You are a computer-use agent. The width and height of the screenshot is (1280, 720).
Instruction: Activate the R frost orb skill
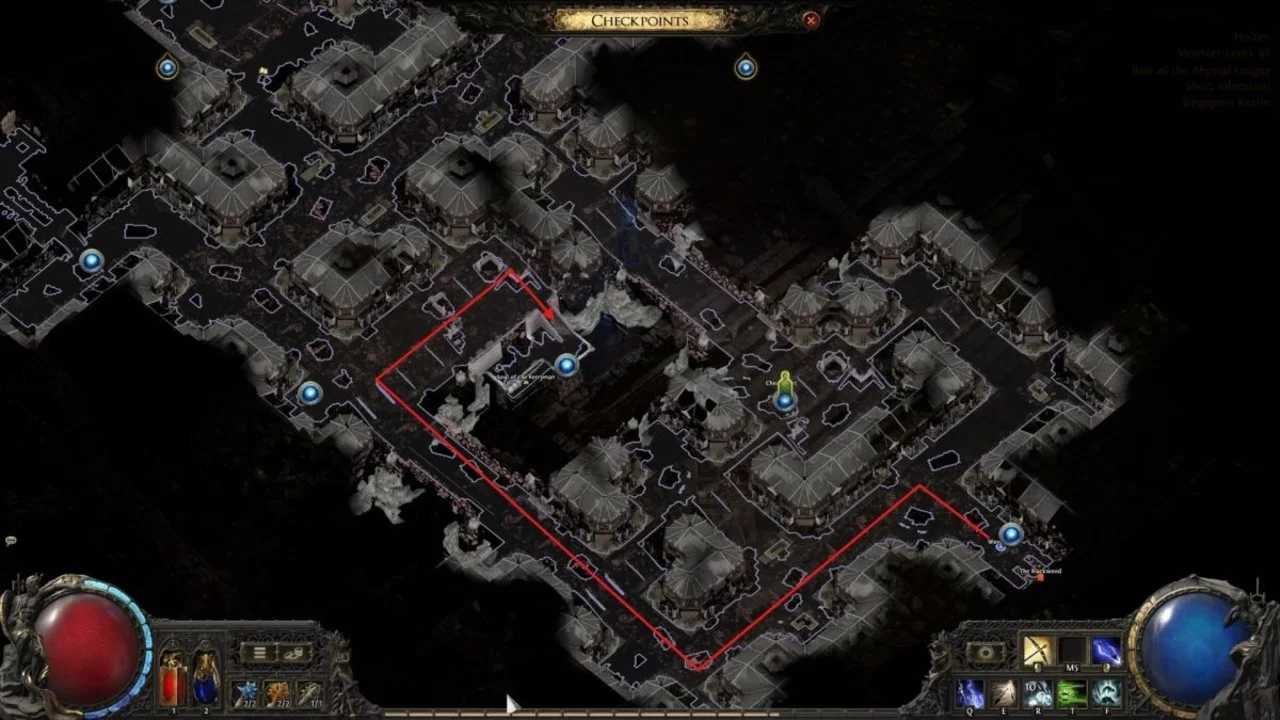pos(1038,692)
